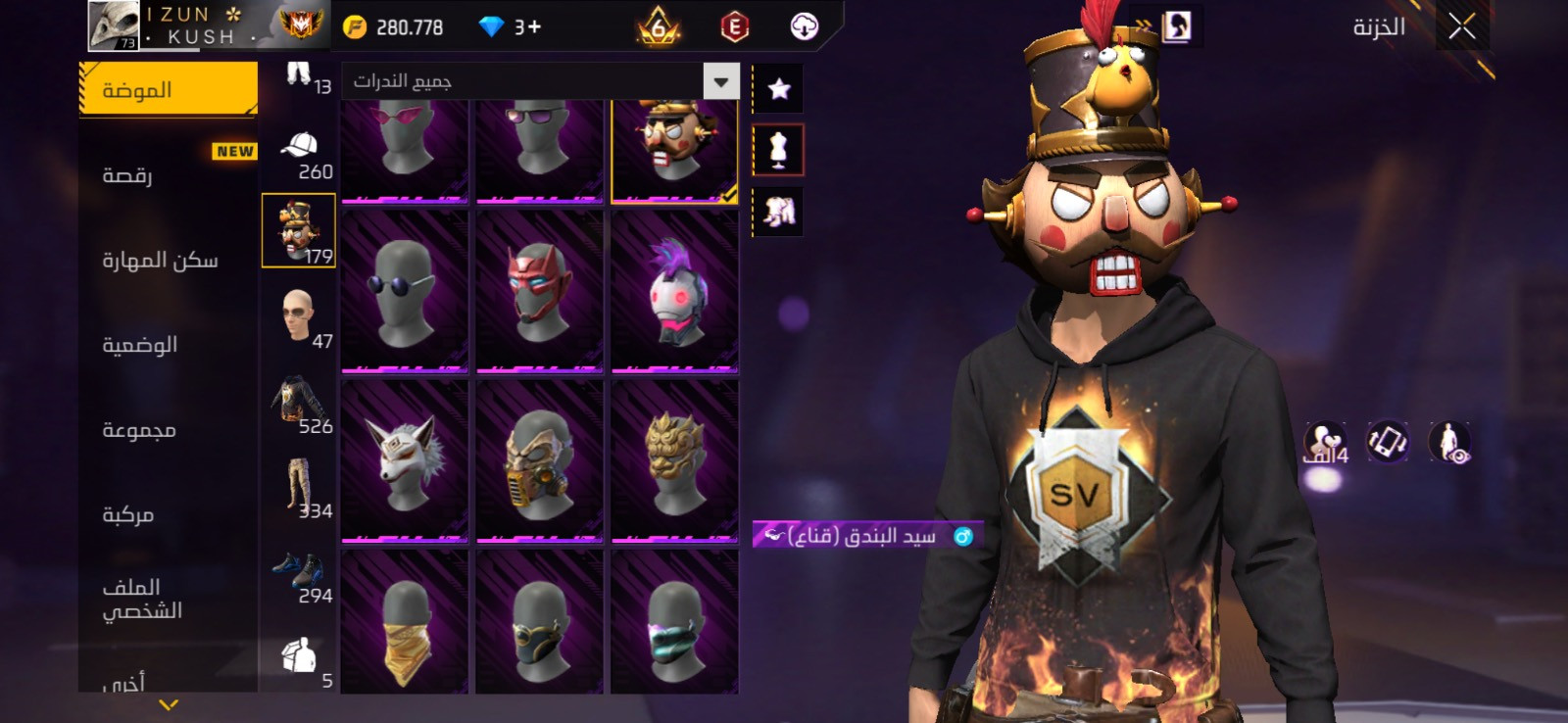Open the player profile avatar
Viewport: 1568px width, 723px height.
114,26
